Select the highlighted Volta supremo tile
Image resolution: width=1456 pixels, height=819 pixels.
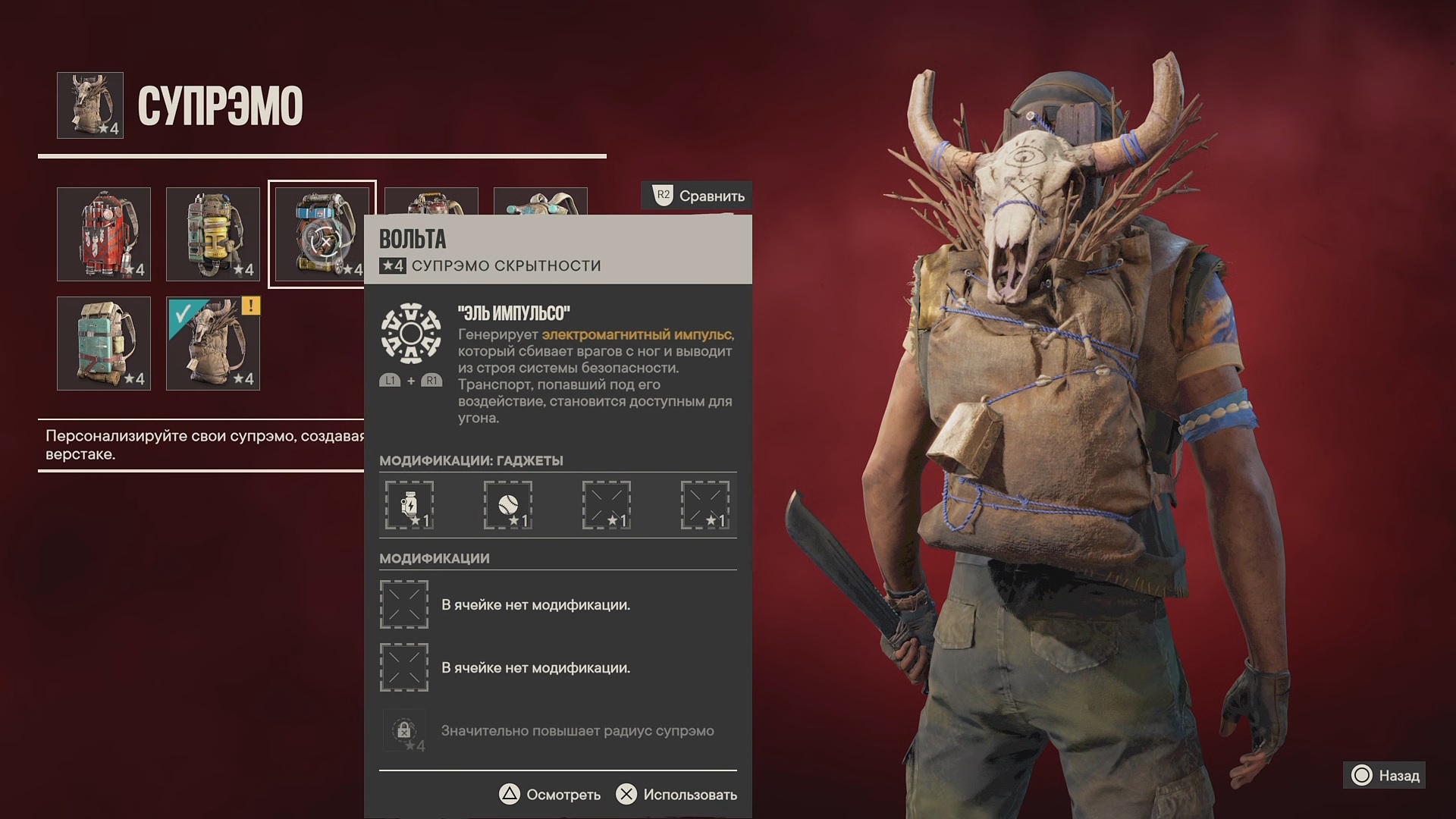(322, 234)
